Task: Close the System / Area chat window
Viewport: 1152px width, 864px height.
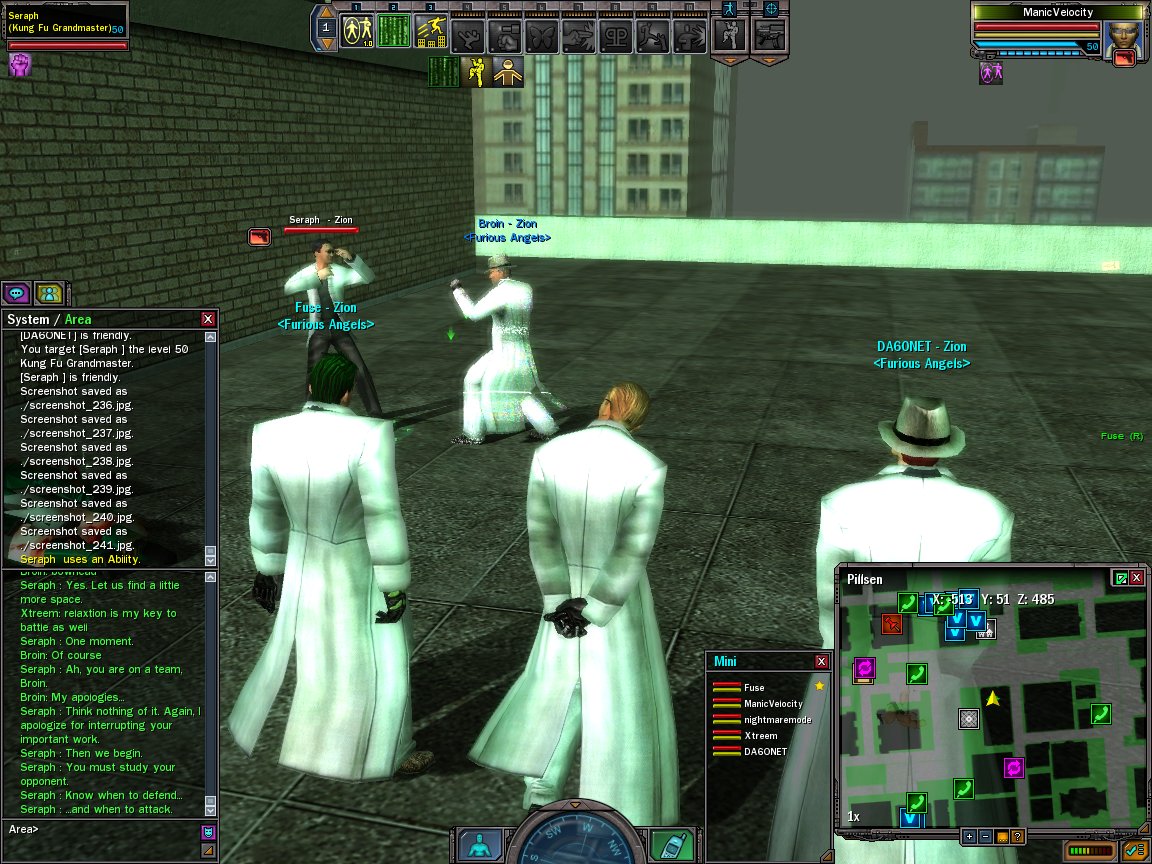Action: point(208,319)
